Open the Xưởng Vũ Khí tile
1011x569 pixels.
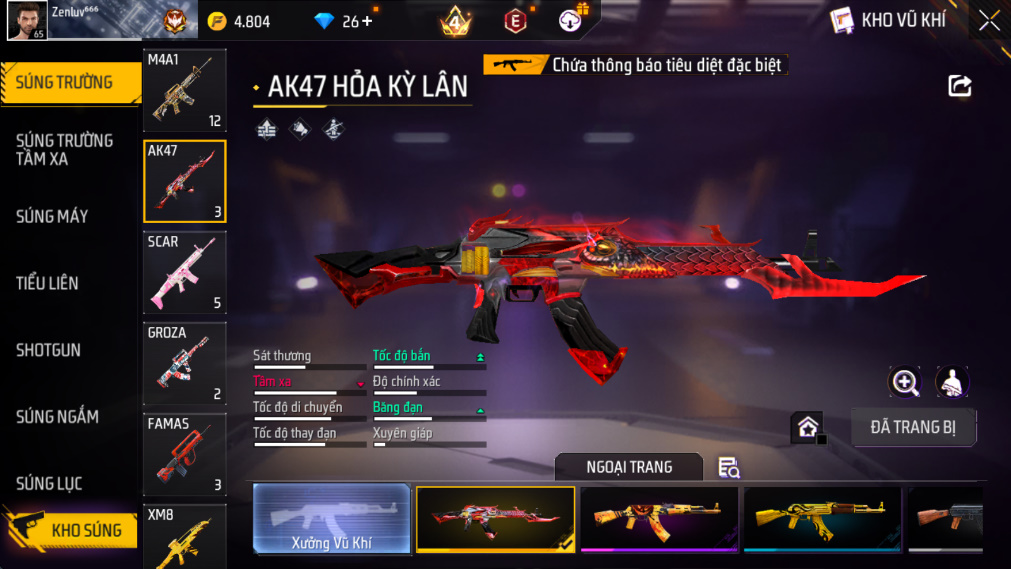[332, 519]
